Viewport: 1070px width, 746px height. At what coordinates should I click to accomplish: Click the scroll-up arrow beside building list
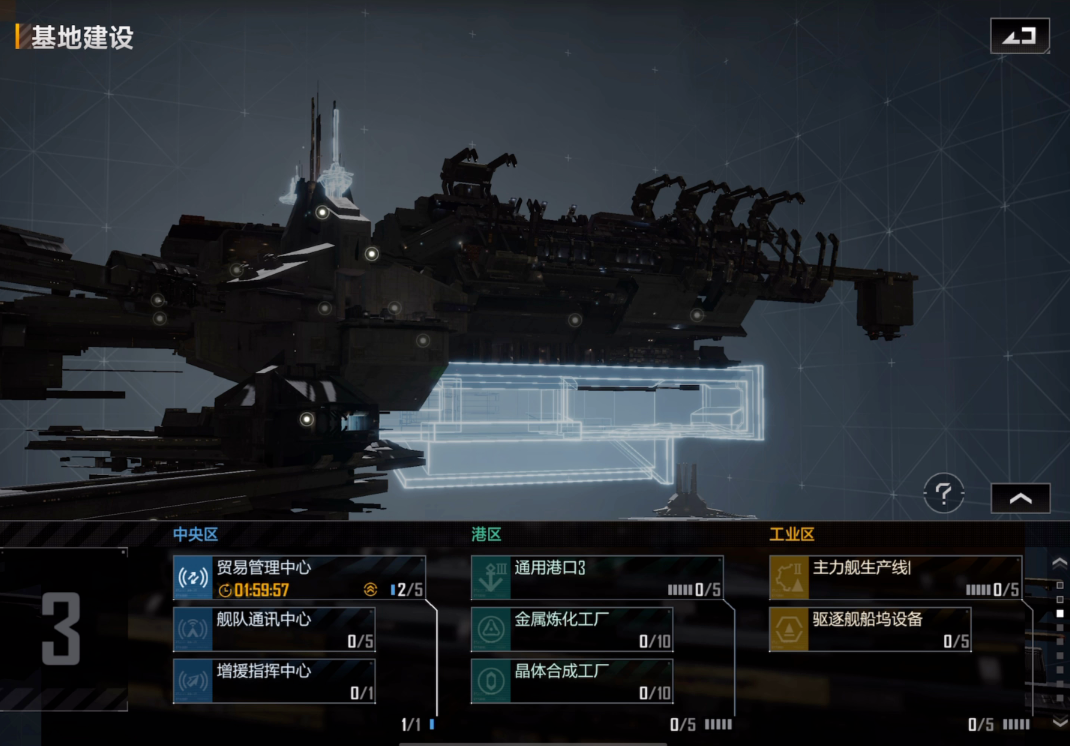[1060, 563]
